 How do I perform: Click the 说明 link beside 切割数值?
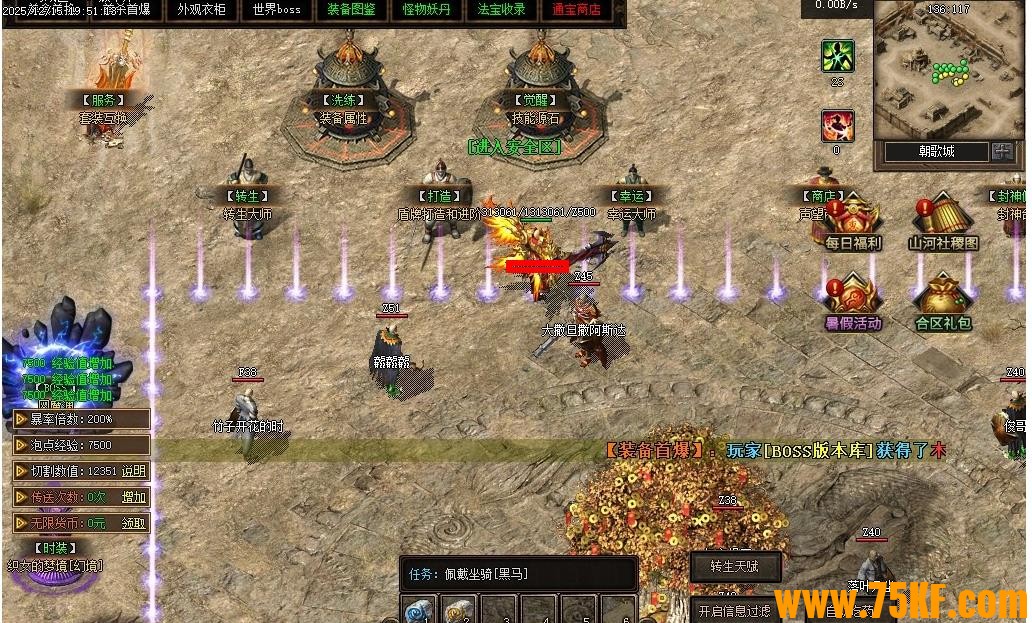(134, 471)
